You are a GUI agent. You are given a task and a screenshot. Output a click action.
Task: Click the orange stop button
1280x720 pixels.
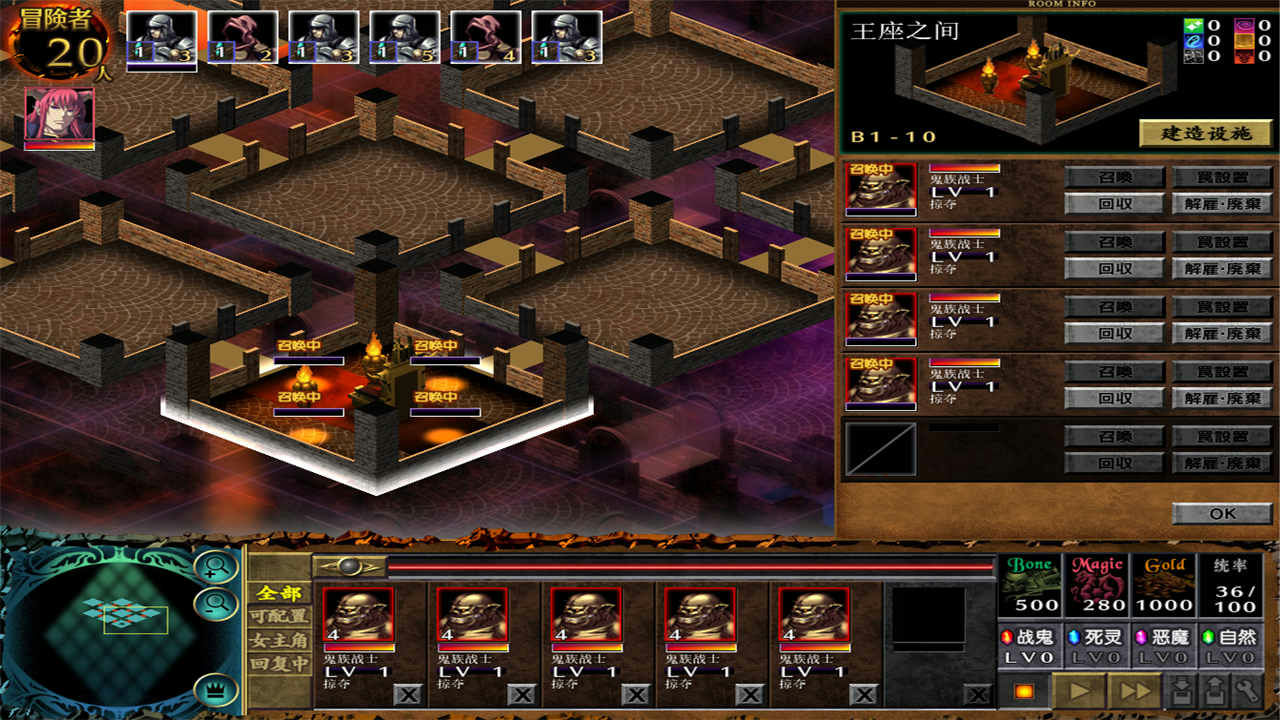pyautogui.click(x=1023, y=691)
